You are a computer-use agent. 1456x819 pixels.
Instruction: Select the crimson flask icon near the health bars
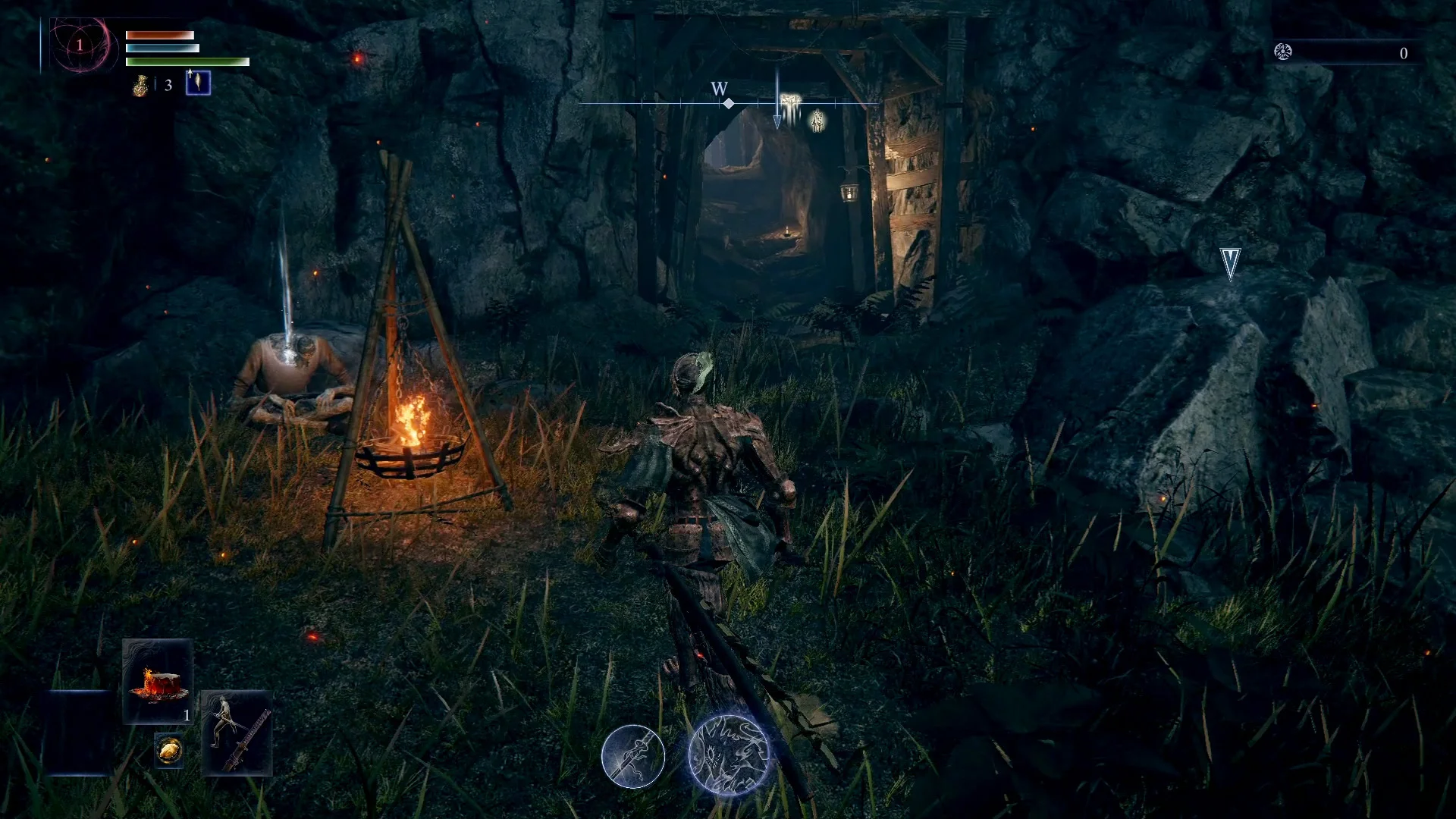coord(142,85)
